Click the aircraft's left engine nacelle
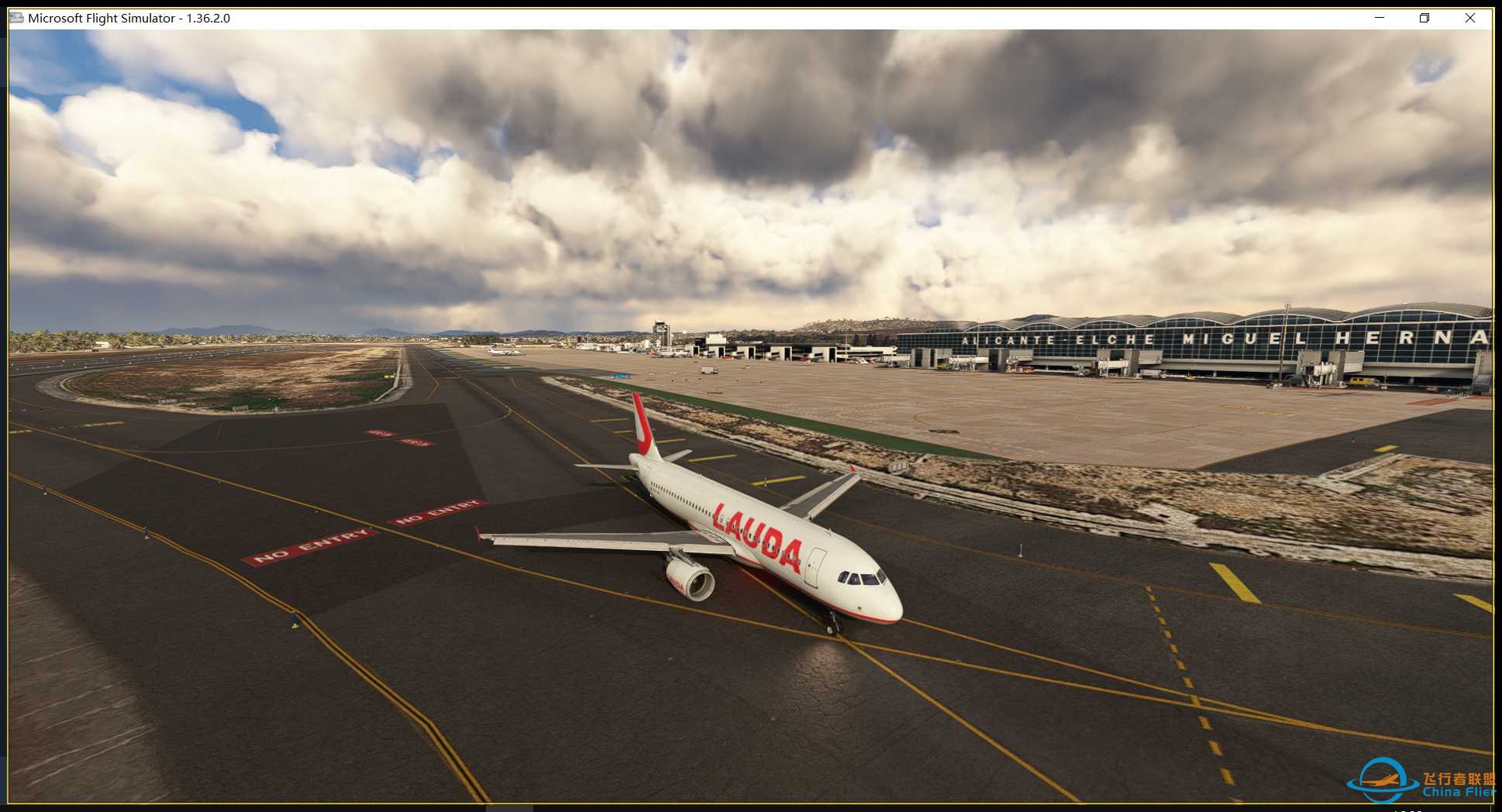This screenshot has width=1502, height=812. (x=690, y=577)
